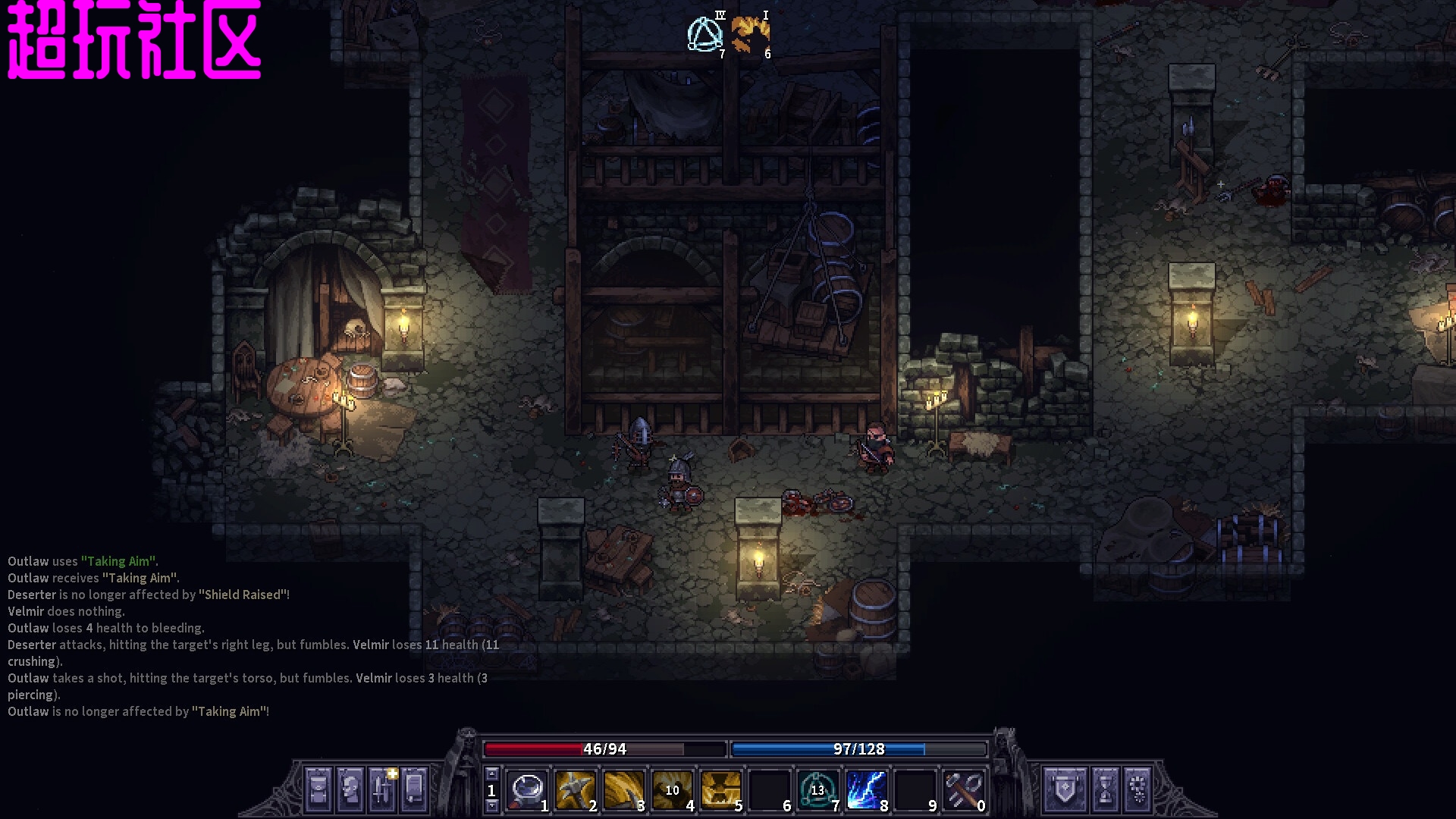Use the mace strike skill in slot 2
1456x819 pixels.
pyautogui.click(x=576, y=789)
